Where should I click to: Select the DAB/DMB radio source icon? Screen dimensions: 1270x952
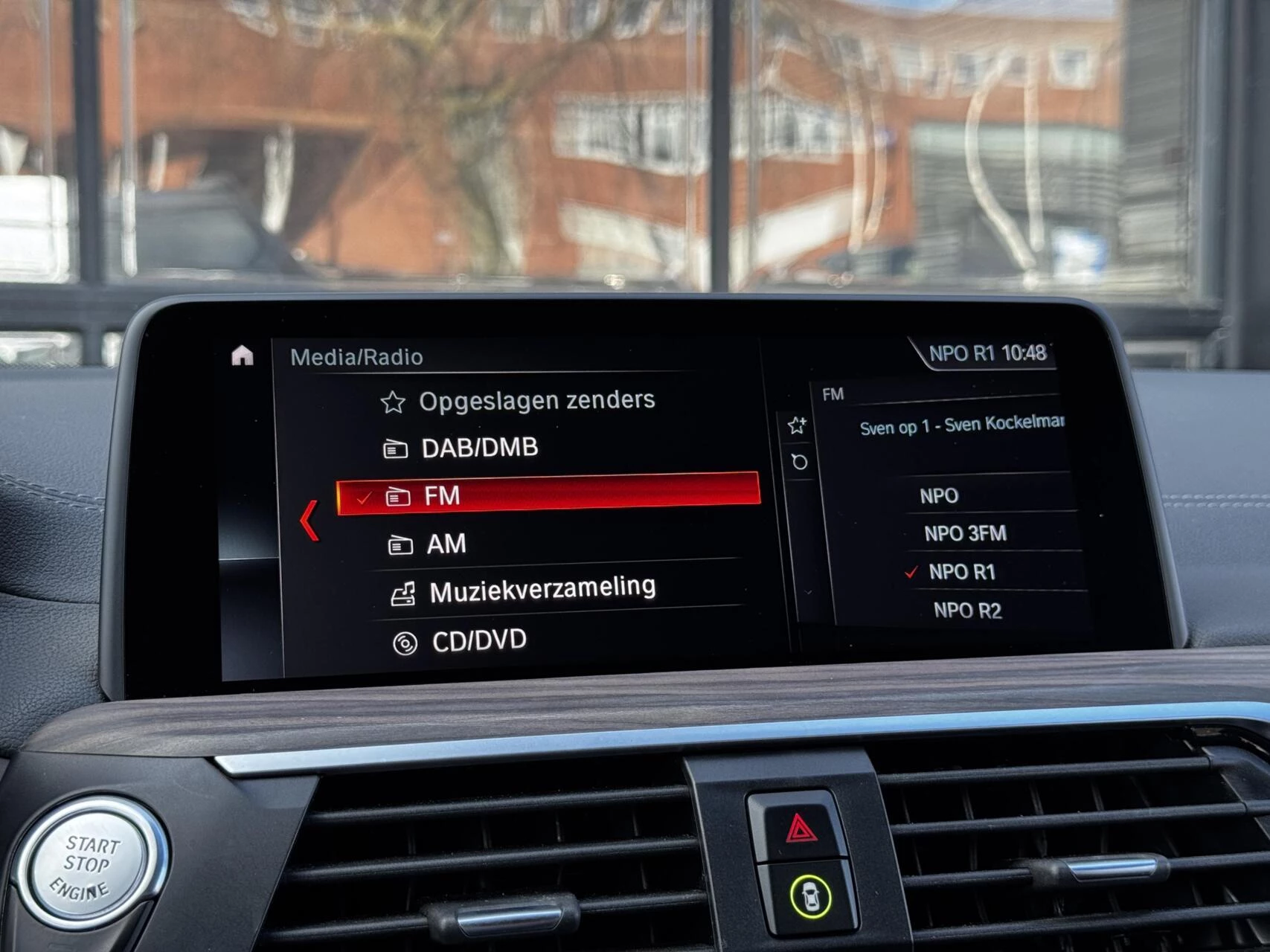pos(400,447)
